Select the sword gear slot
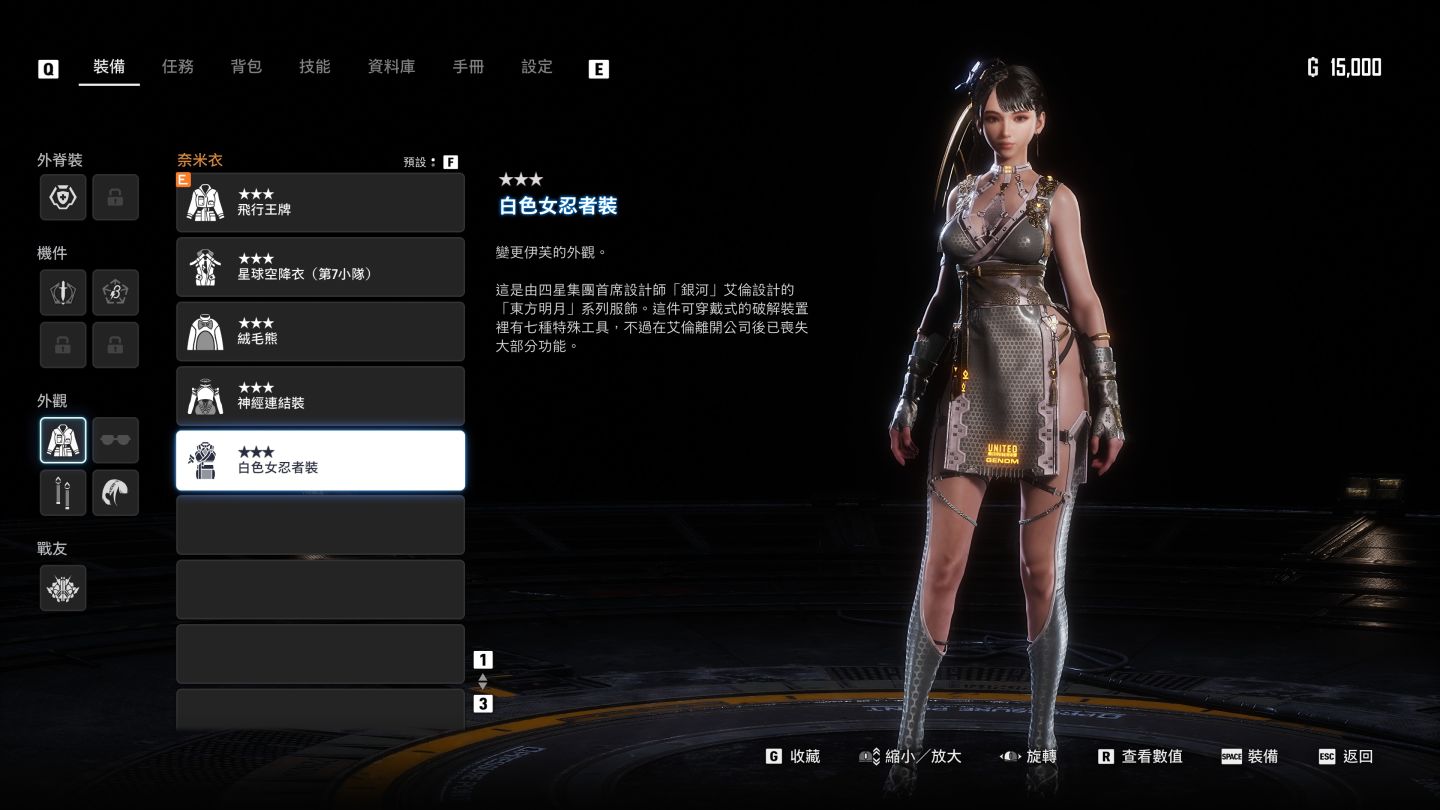 63,293
